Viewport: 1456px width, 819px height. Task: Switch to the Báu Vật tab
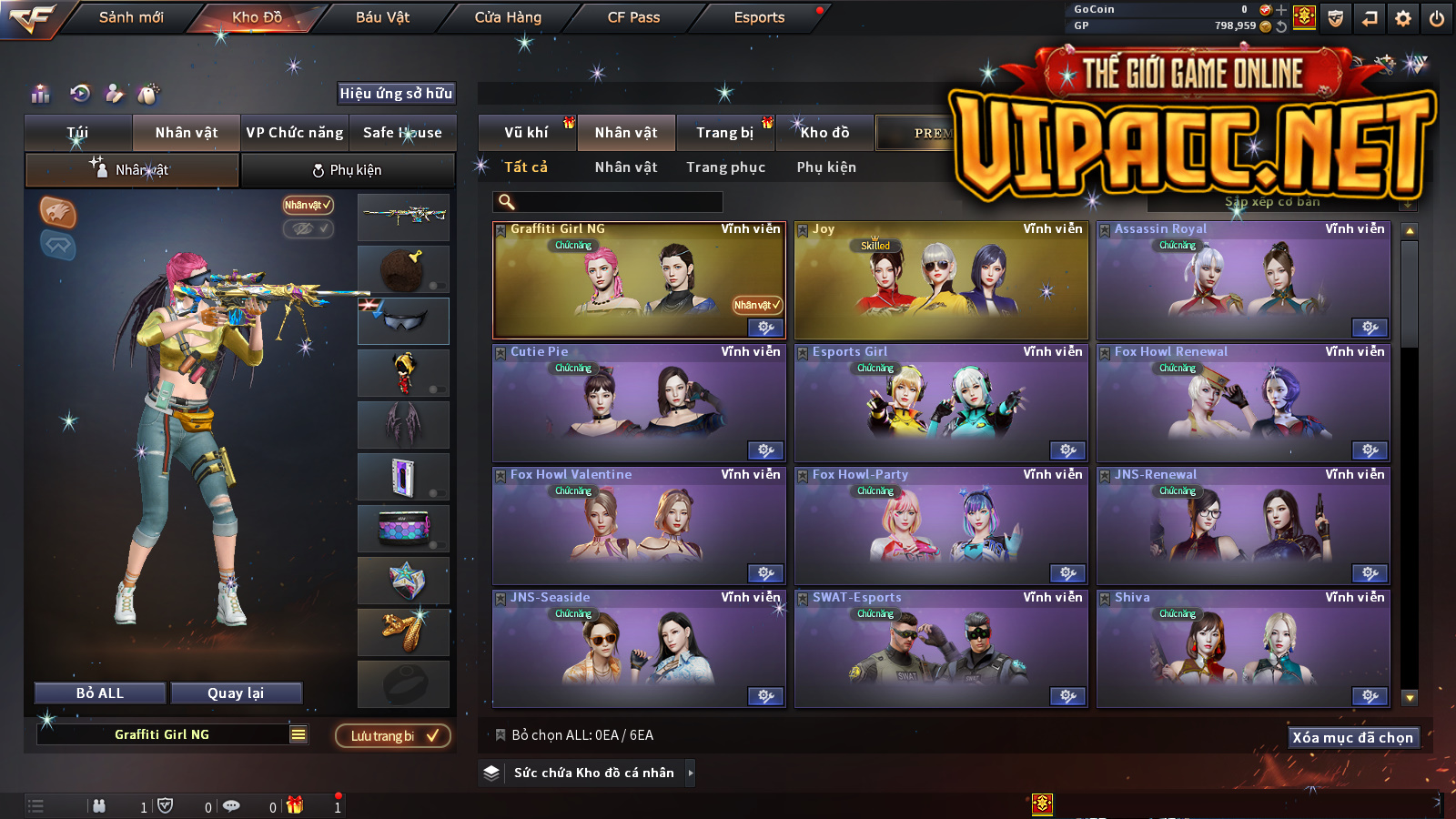point(382,17)
